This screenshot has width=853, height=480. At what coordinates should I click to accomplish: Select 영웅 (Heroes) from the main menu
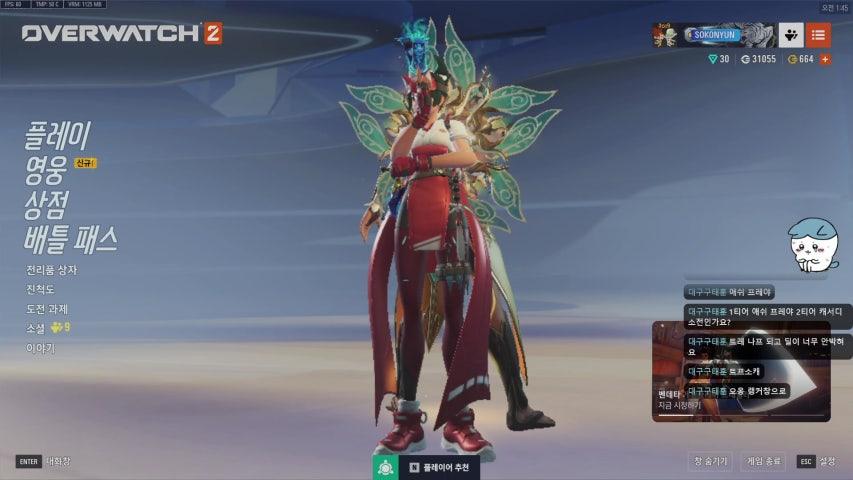[x=46, y=170]
